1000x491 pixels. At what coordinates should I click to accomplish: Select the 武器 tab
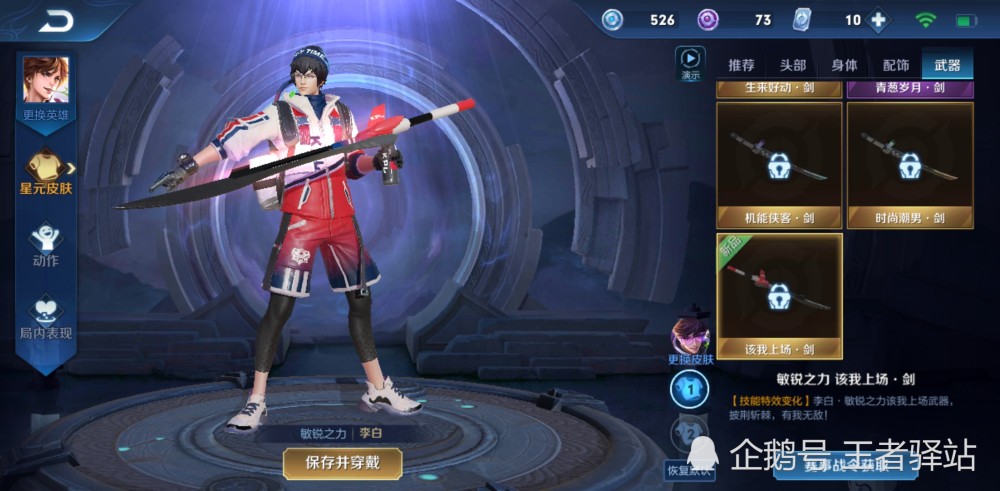(x=947, y=65)
